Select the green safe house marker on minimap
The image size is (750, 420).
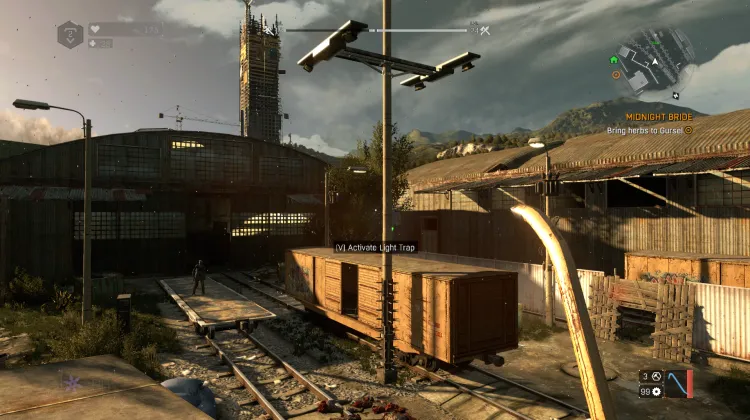(x=614, y=60)
